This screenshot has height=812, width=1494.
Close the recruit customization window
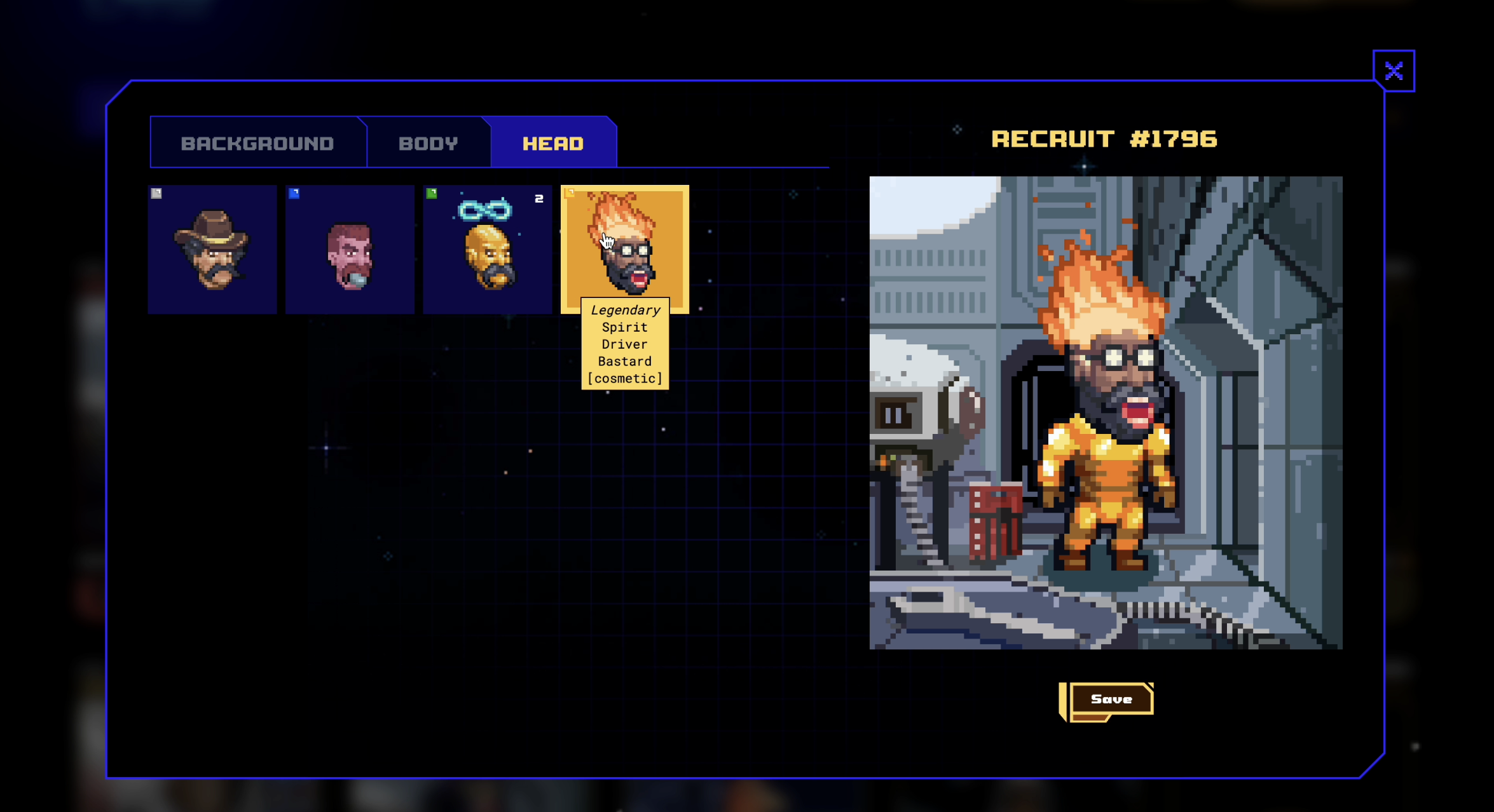tap(1395, 70)
